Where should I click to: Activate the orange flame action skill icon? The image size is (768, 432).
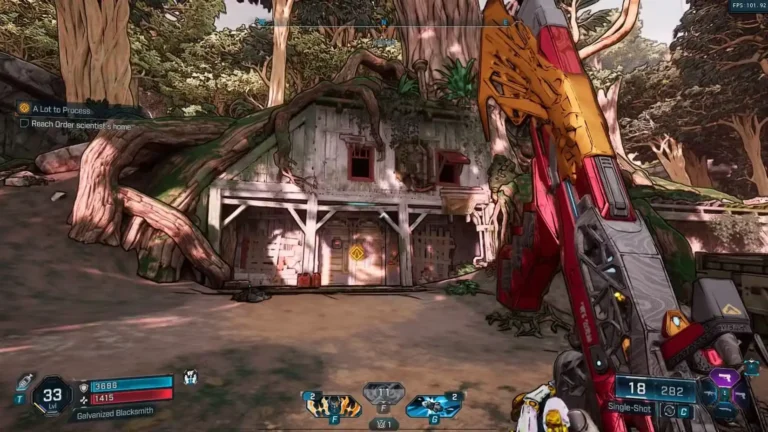tap(333, 405)
